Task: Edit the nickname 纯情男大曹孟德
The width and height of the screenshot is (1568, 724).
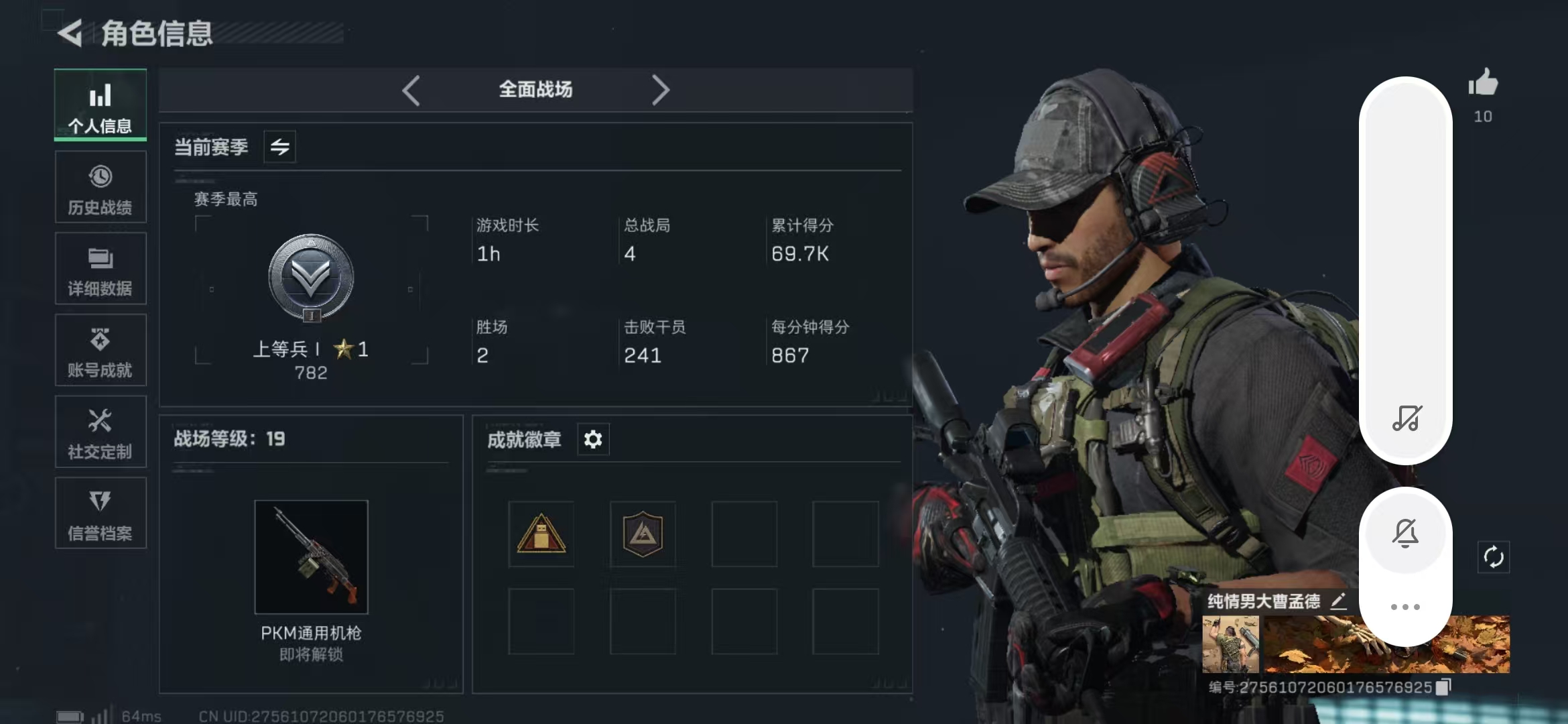Action: coord(1339,601)
